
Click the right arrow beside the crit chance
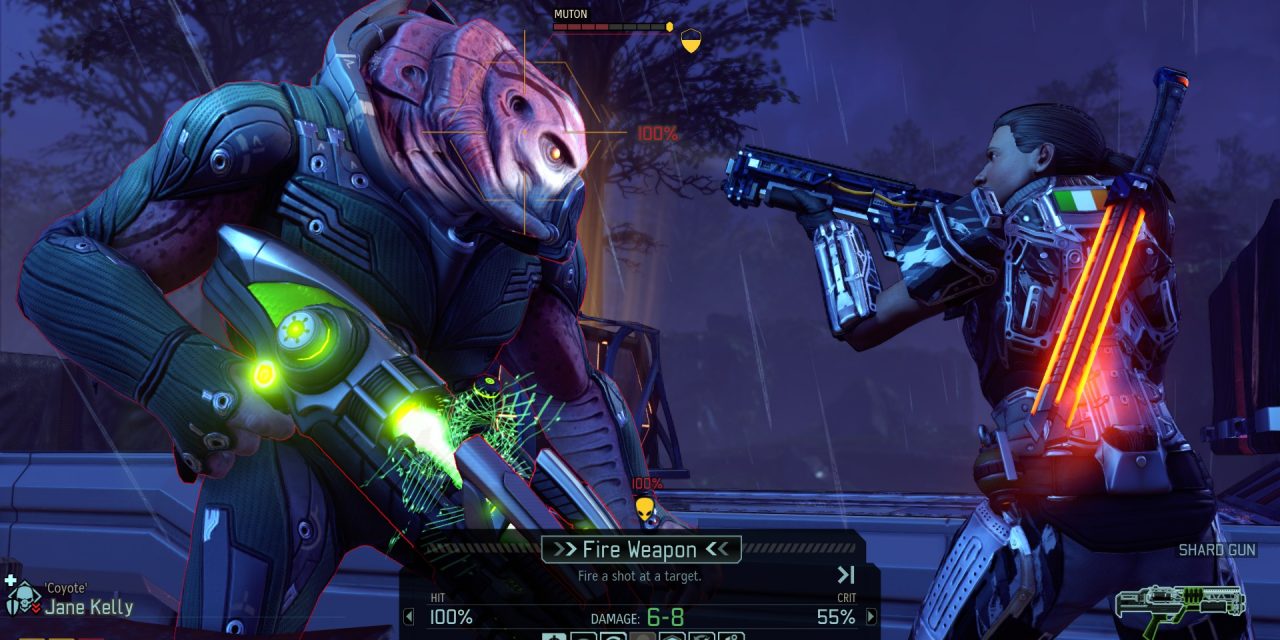point(871,617)
